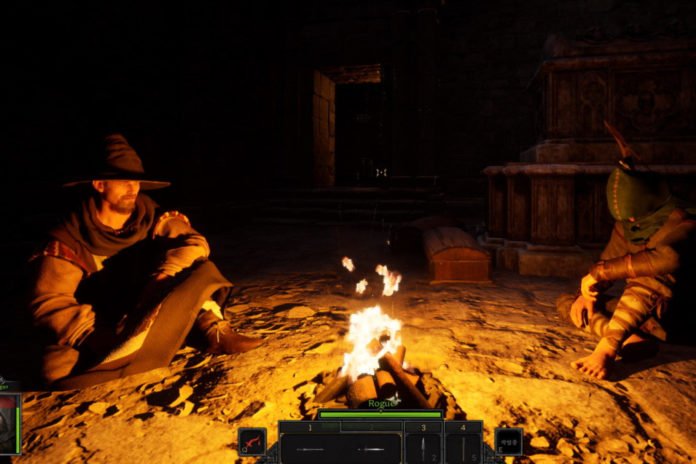This screenshot has width=696, height=464.
Task: Choose hotbar slot 3 with the dagger
Action: point(423,446)
